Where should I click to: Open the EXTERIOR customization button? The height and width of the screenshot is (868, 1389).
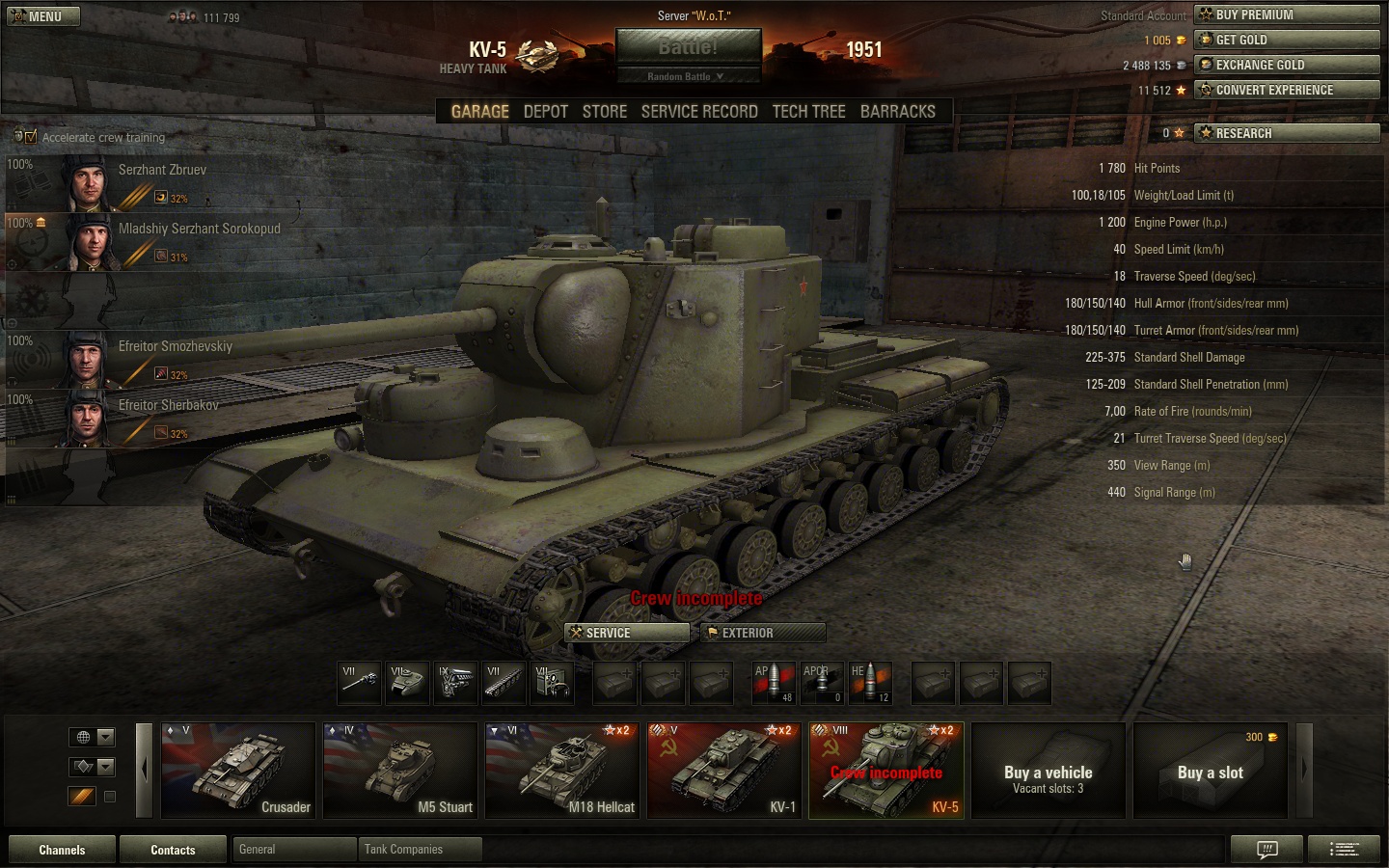click(x=763, y=633)
